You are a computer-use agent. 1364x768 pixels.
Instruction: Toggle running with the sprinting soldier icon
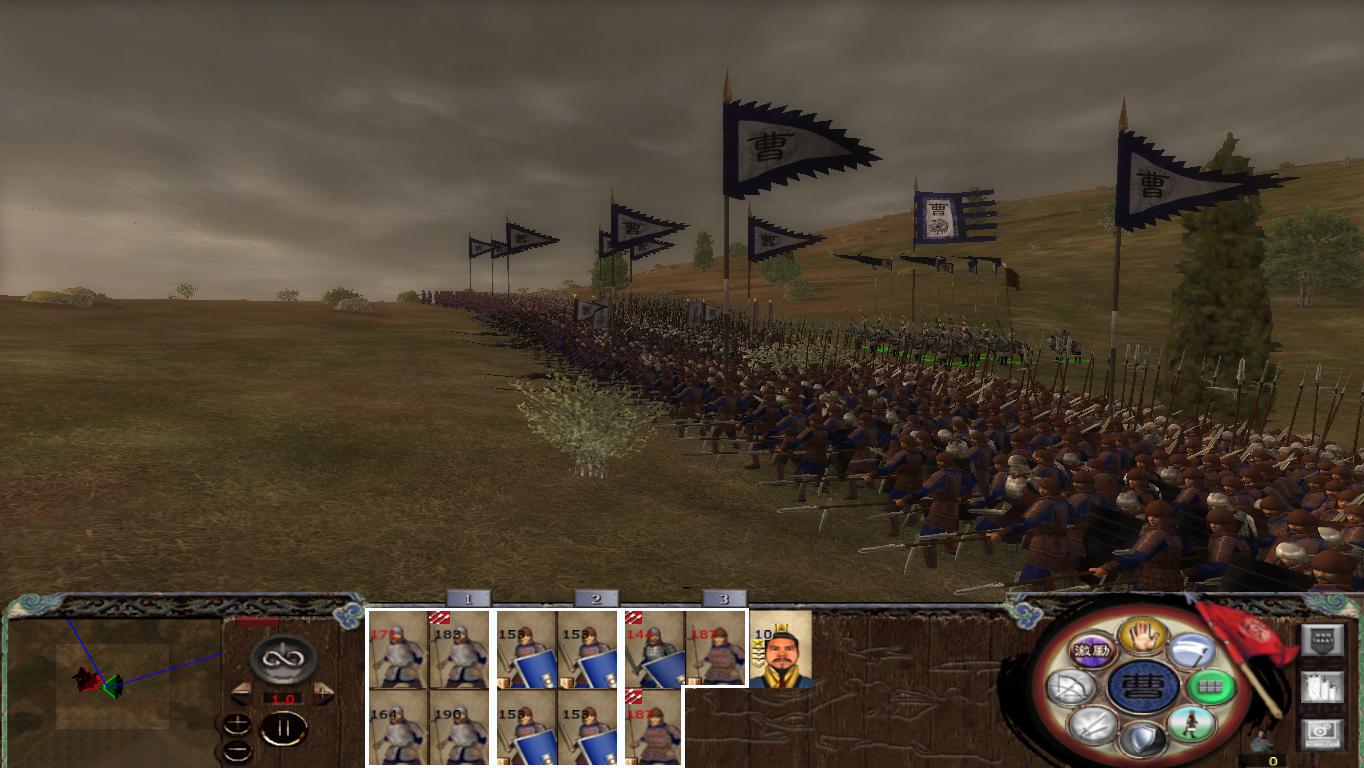tap(1190, 724)
